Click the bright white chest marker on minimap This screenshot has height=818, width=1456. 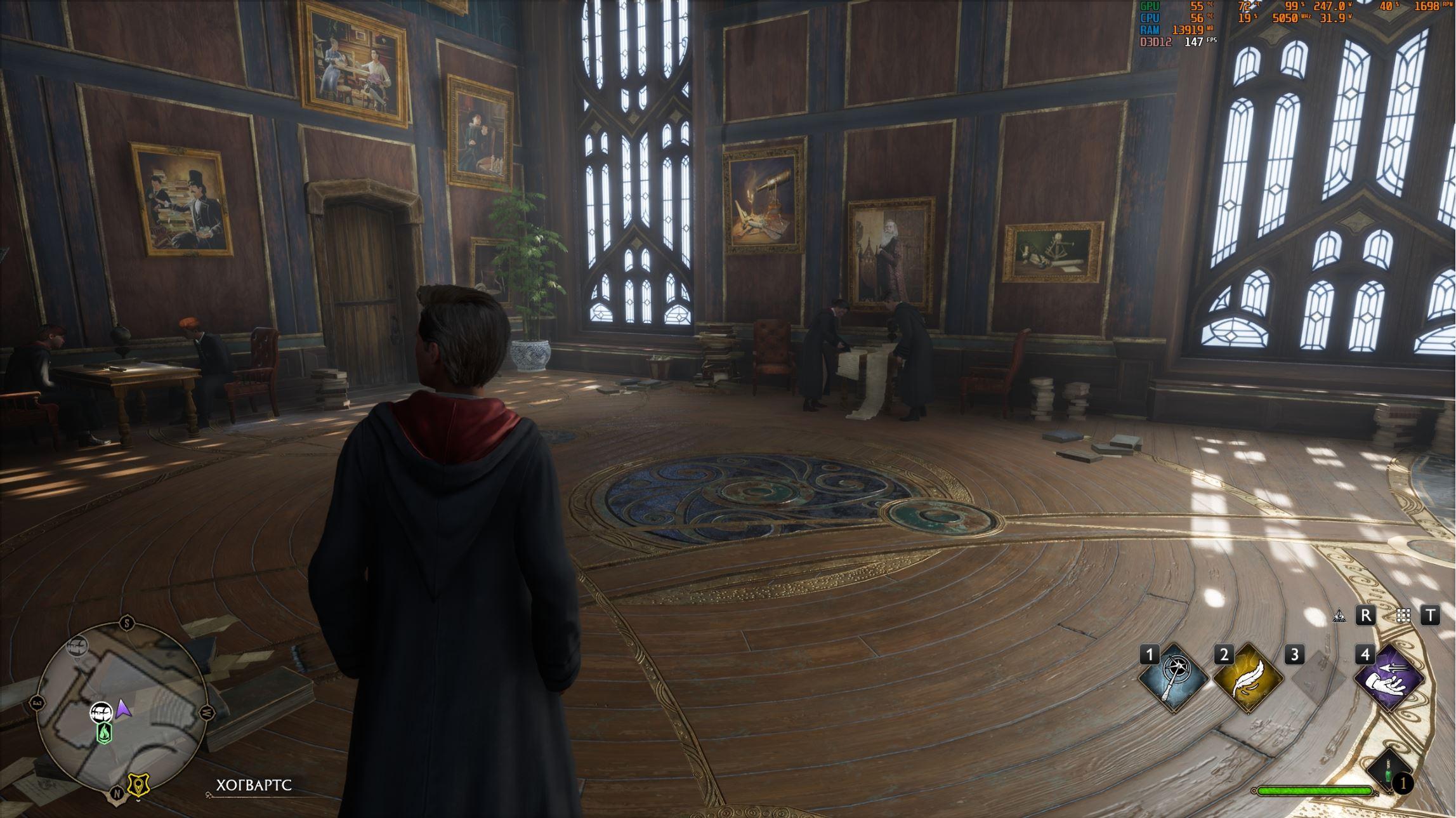tap(101, 712)
